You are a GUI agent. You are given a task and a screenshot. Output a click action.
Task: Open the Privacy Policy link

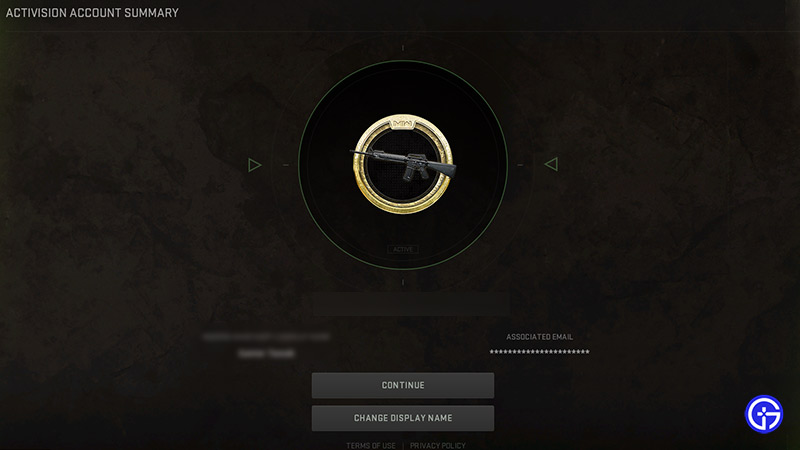pos(437,445)
